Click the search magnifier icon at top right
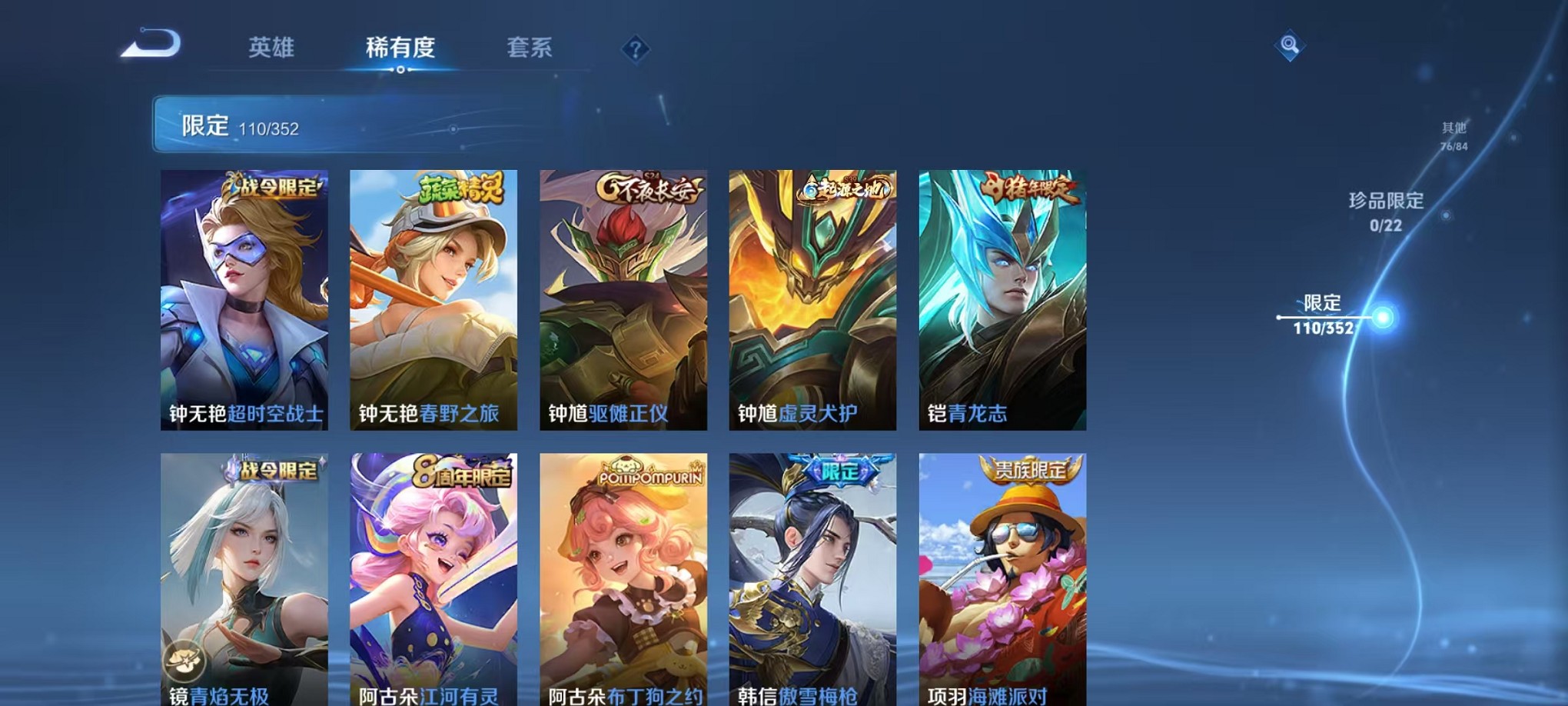The height and width of the screenshot is (706, 1568). tap(1291, 46)
